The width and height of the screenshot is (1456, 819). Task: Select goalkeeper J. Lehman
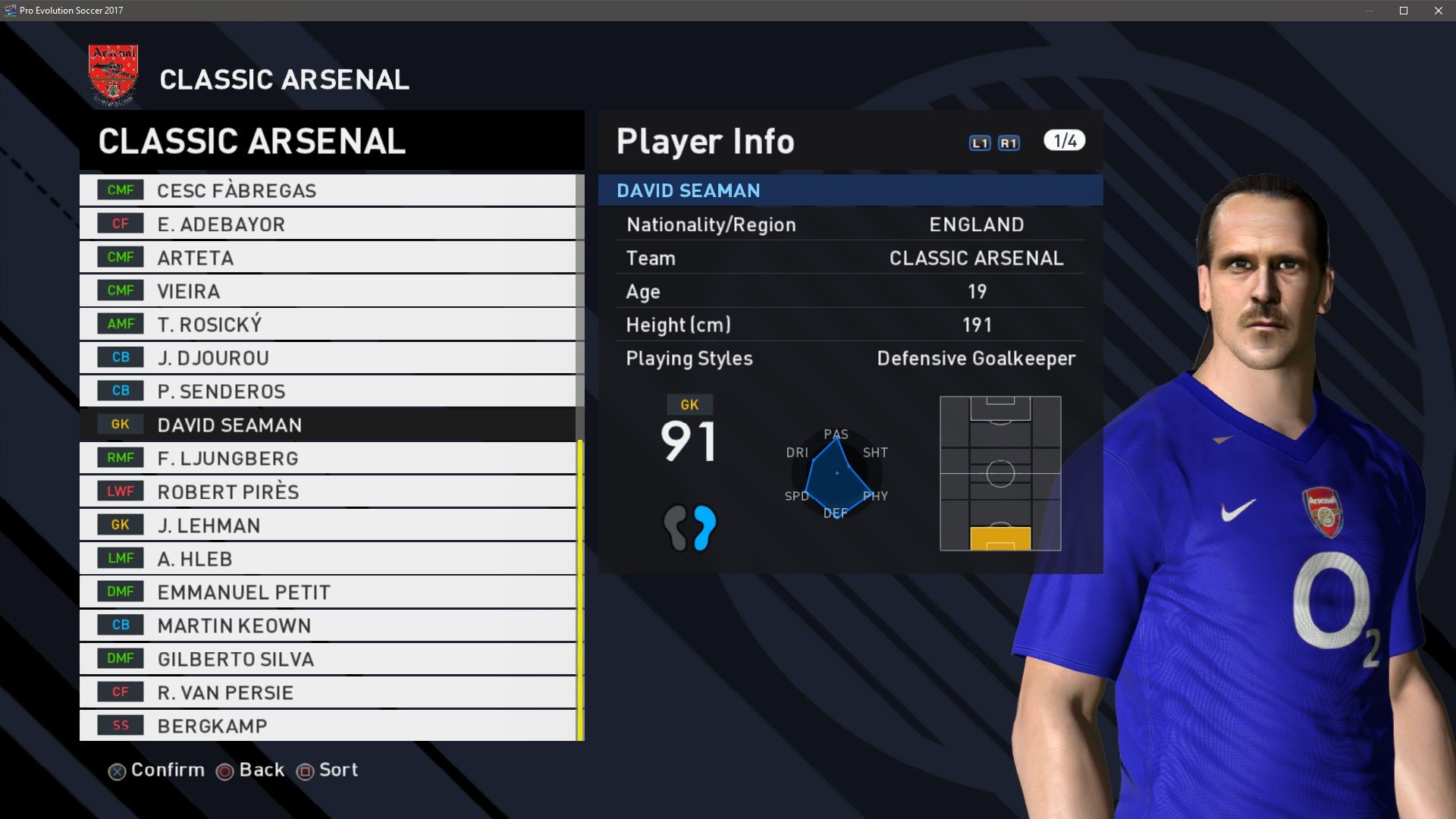click(x=328, y=525)
